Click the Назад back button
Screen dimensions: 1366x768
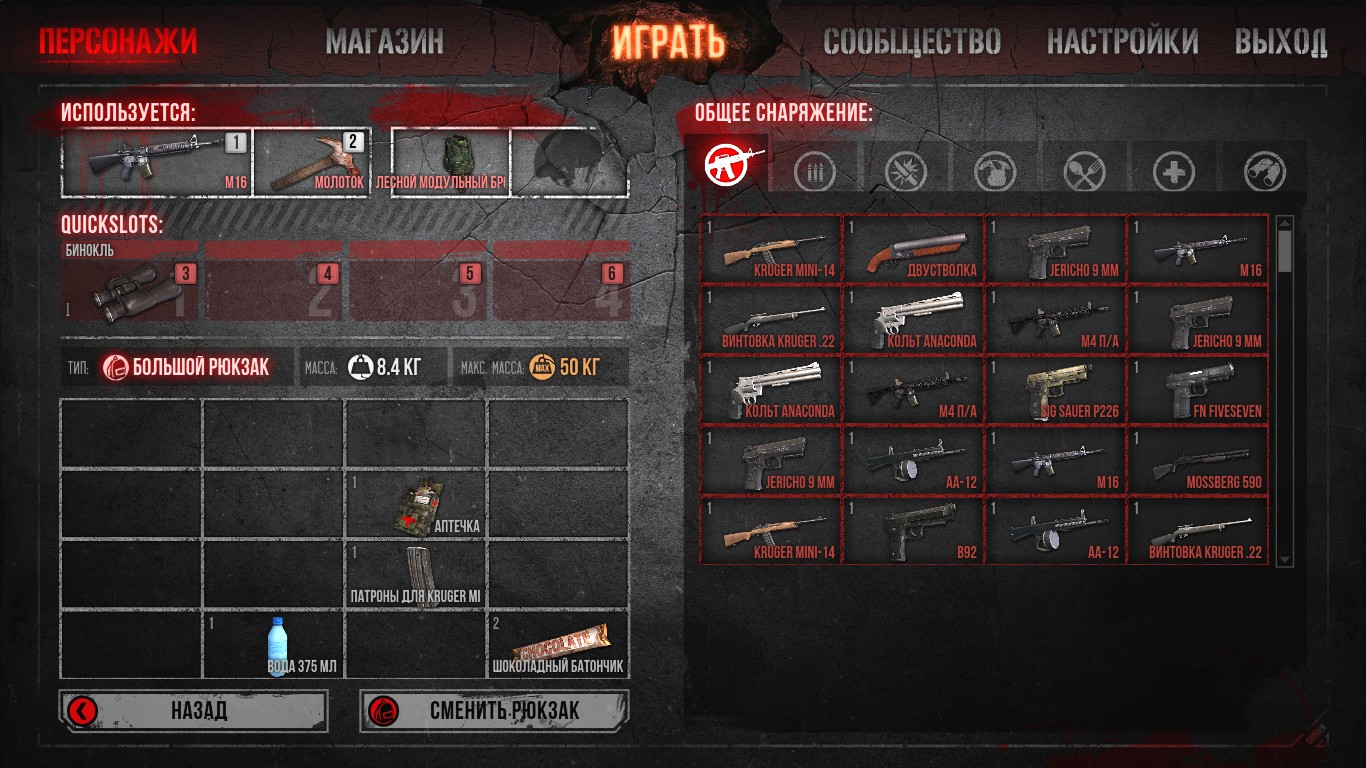193,711
